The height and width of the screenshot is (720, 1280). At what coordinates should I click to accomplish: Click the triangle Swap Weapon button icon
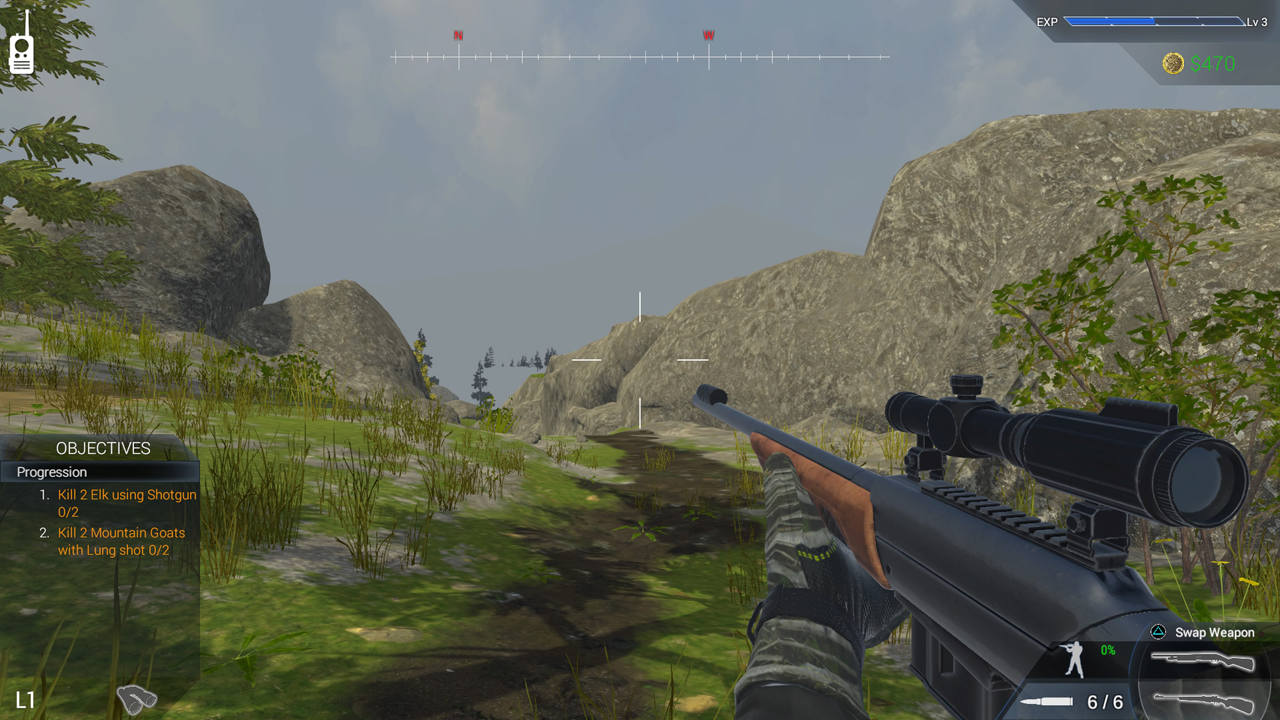click(1158, 632)
